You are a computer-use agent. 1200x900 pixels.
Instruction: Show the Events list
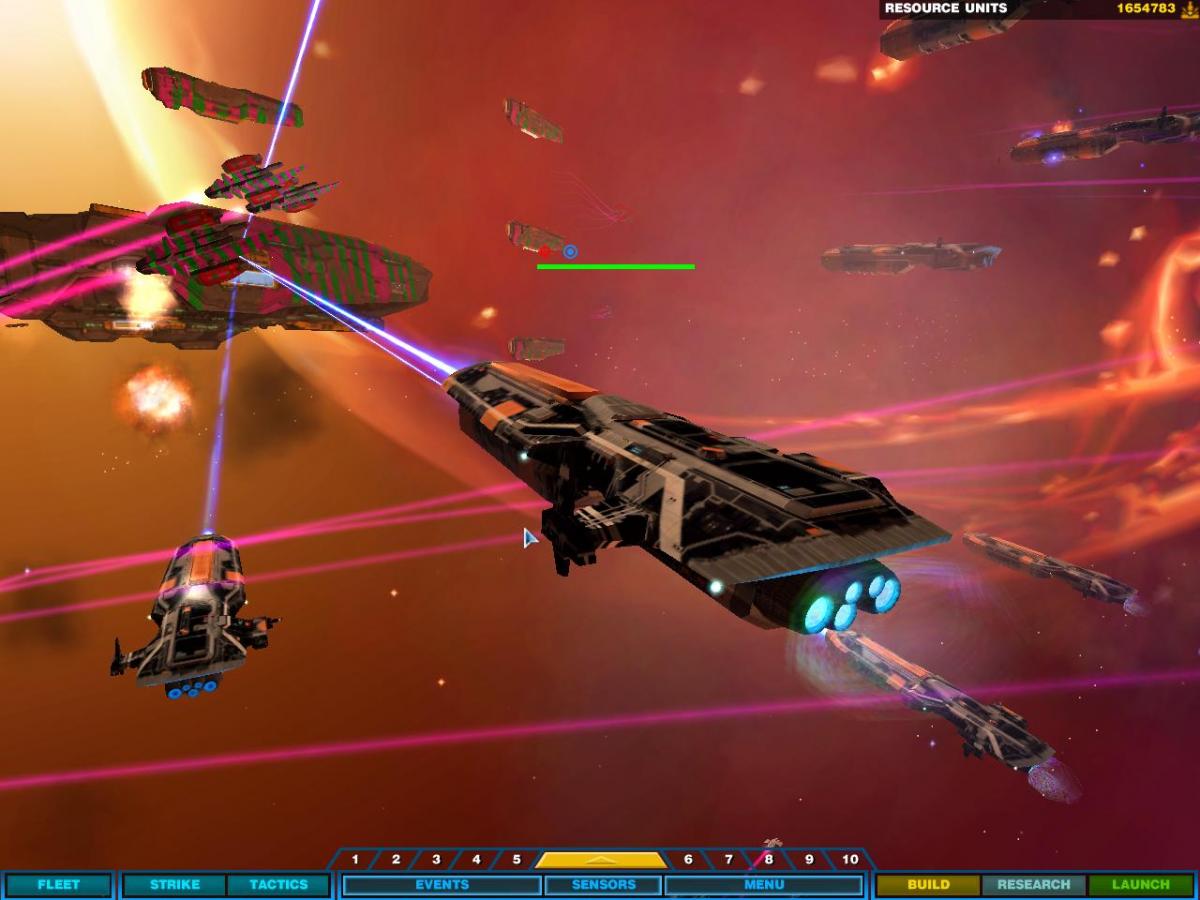coord(442,885)
